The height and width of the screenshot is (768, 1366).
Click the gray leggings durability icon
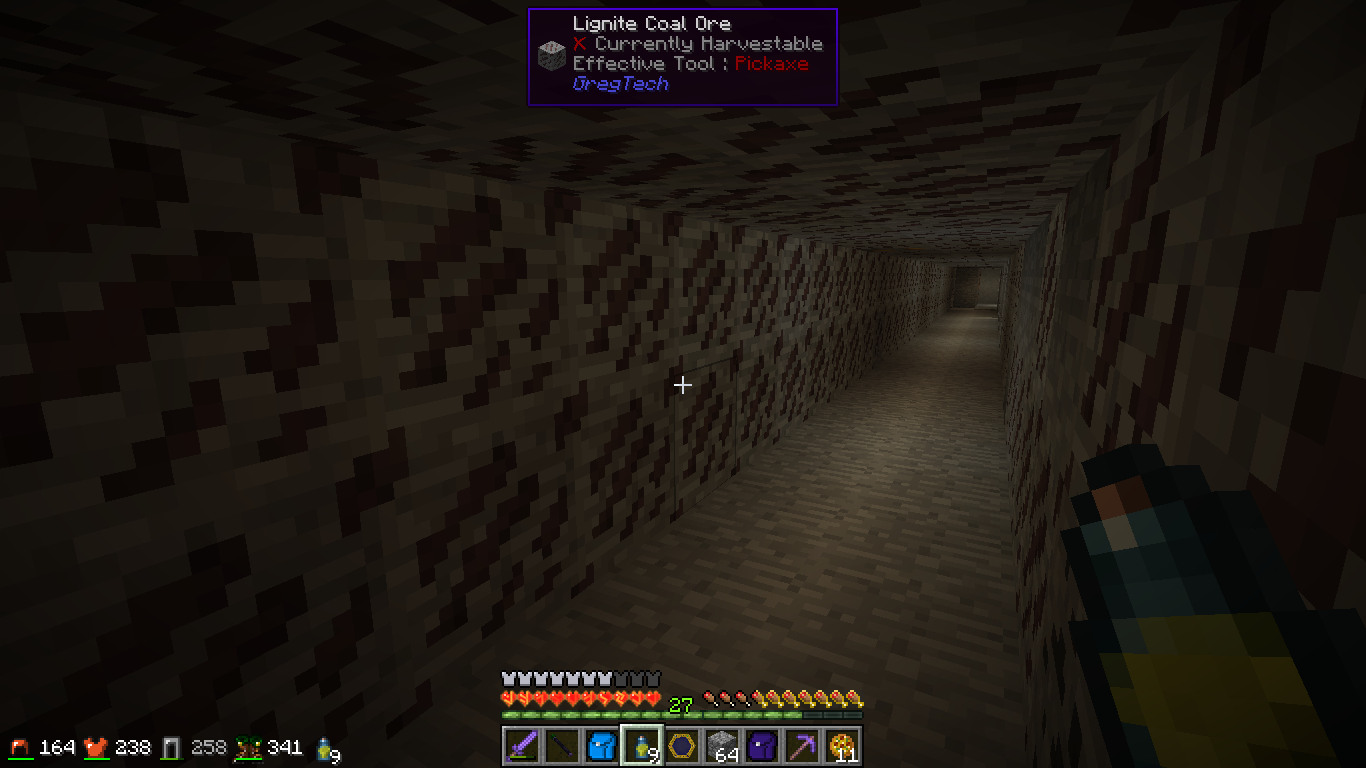(x=172, y=747)
